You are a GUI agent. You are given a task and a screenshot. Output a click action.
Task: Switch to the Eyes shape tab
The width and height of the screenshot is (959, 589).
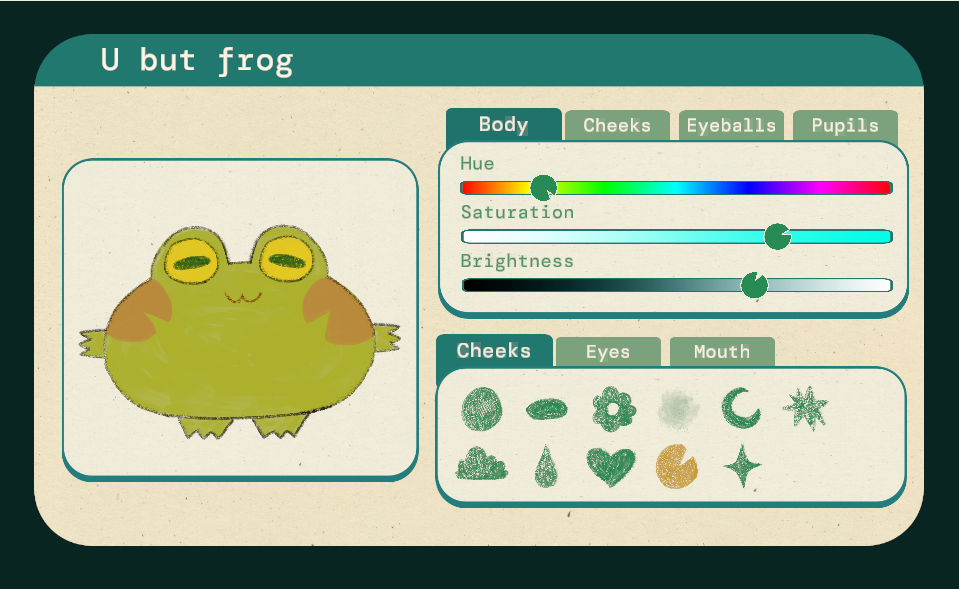click(x=608, y=352)
